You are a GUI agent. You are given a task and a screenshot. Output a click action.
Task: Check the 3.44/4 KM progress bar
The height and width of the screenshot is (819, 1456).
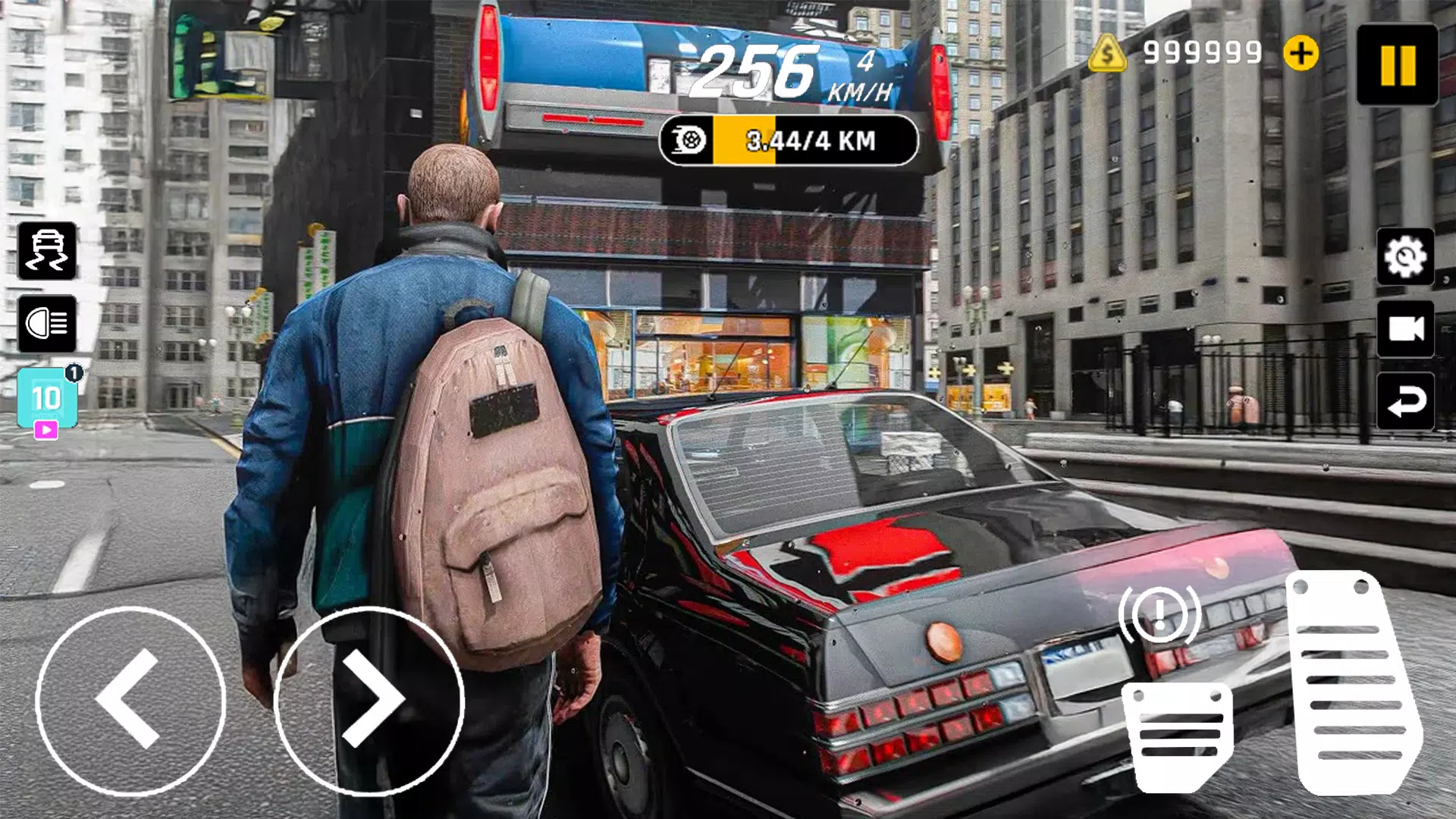coord(808,140)
